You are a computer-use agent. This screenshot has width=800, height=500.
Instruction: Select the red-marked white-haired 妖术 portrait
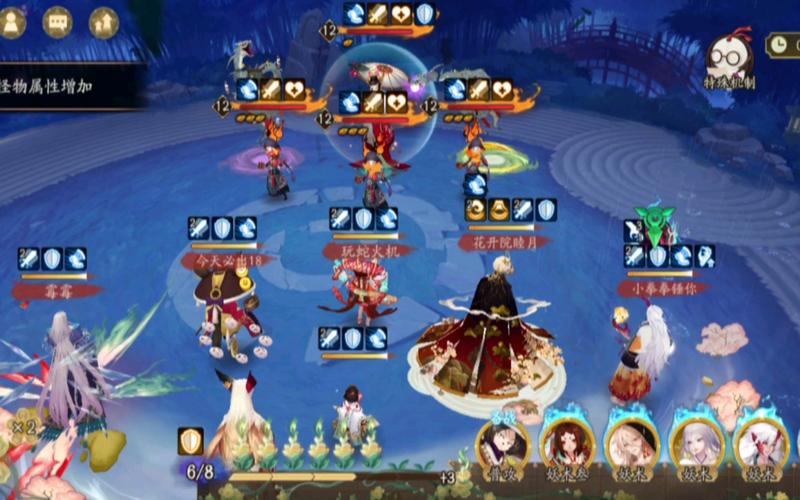coord(761,447)
